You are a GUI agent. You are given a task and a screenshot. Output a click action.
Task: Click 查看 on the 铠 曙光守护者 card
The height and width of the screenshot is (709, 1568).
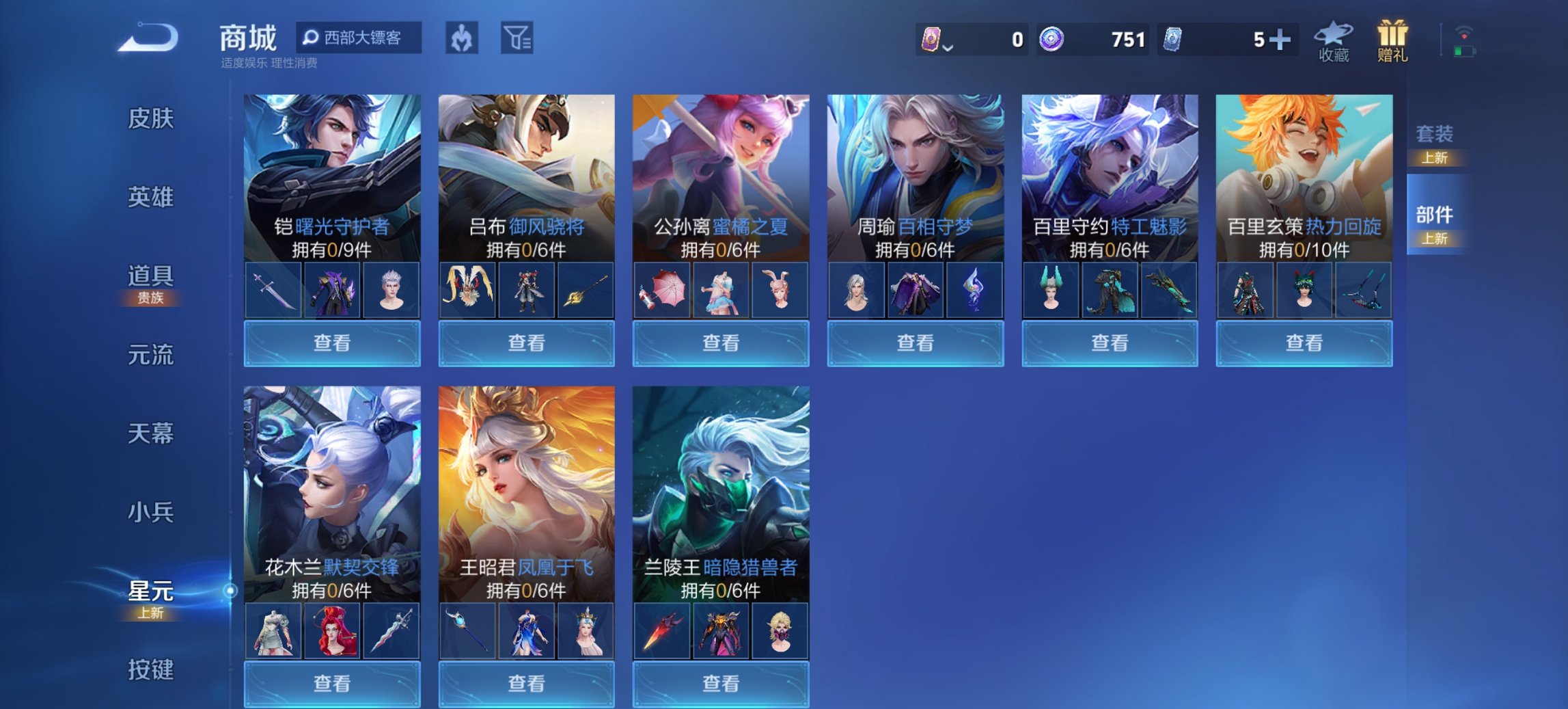tap(331, 343)
